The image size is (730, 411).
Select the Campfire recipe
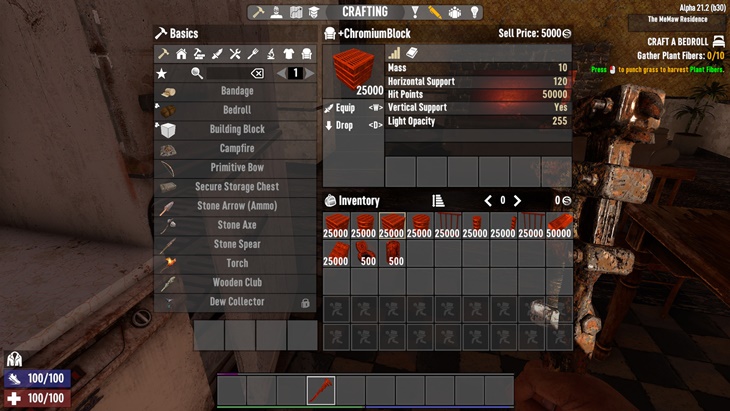point(236,149)
